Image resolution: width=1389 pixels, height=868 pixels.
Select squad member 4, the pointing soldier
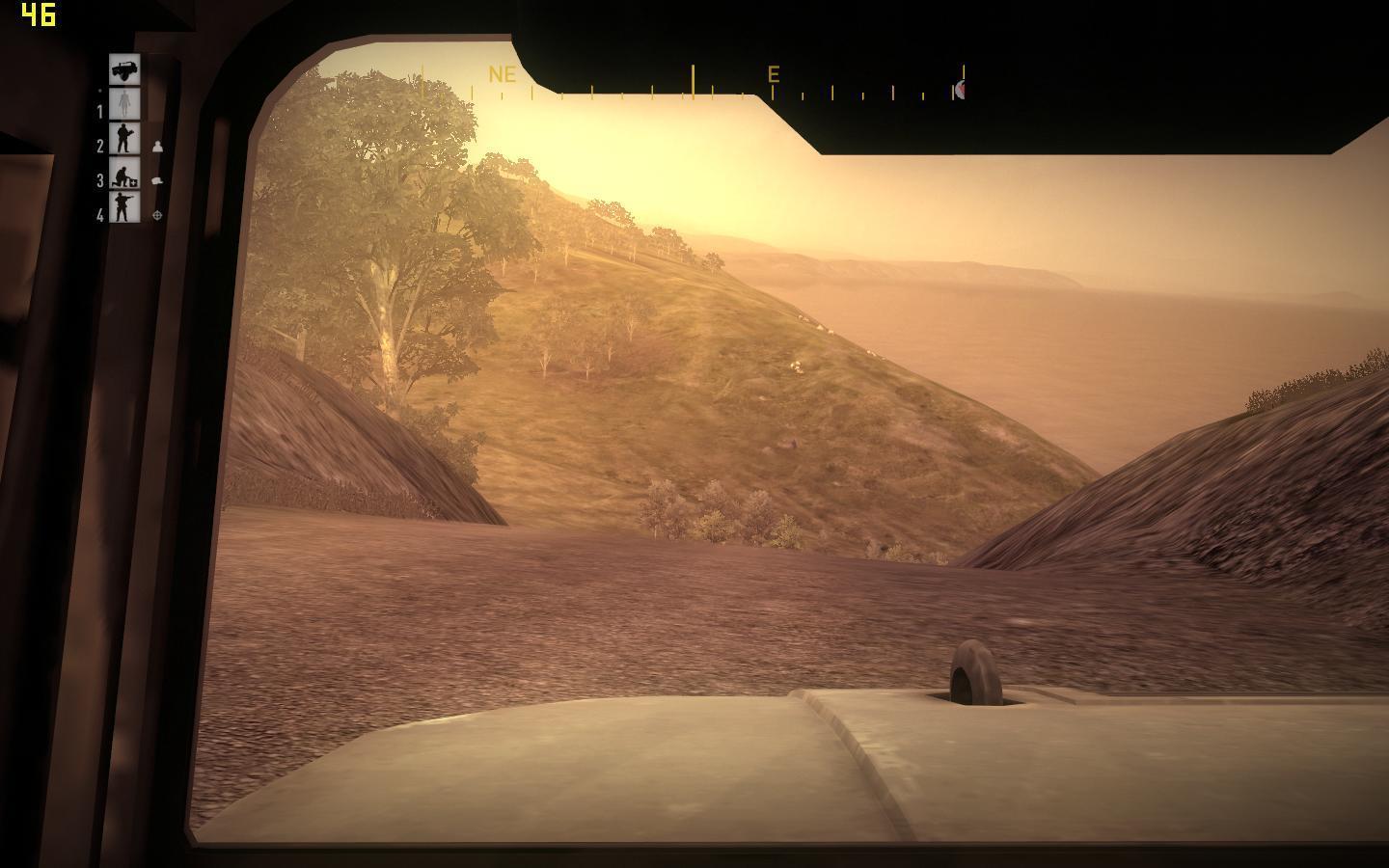[x=124, y=207]
